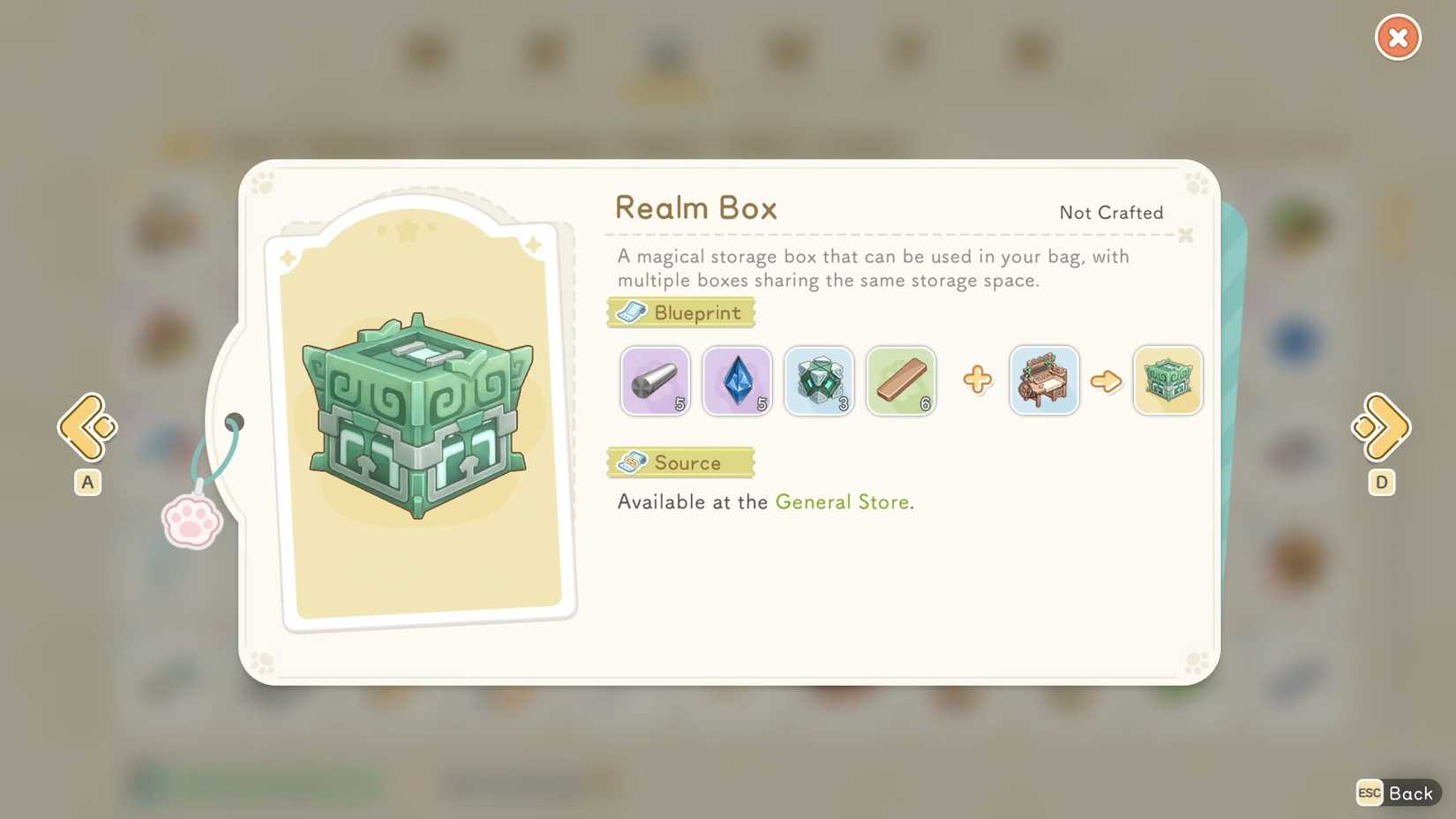Click the Realm Box title text
This screenshot has height=819, width=1456.
click(x=696, y=208)
